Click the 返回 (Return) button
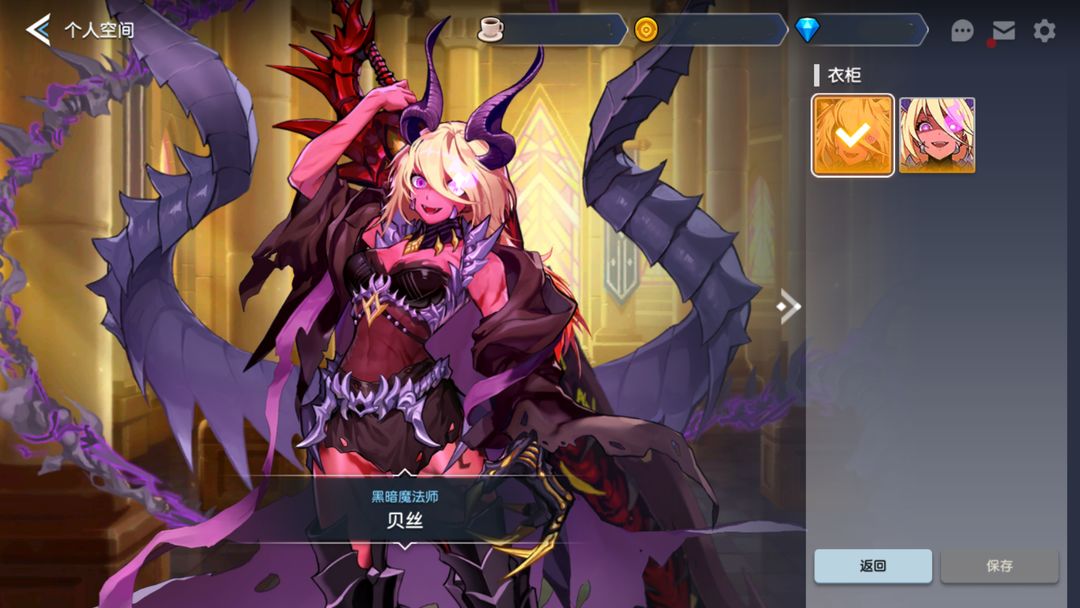Viewport: 1080px width, 608px height. coord(873,566)
